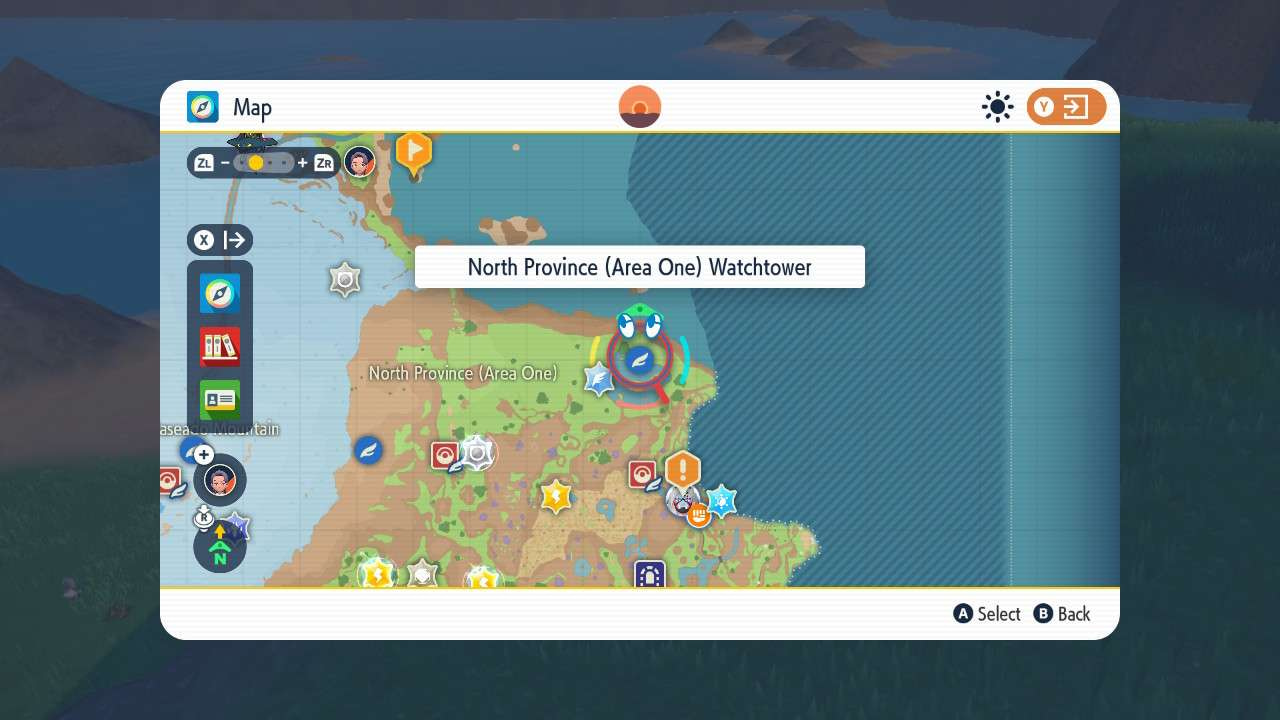The image size is (1280, 720).
Task: Open the trainer avatar portrait near the zoom bar
Action: coord(360,162)
